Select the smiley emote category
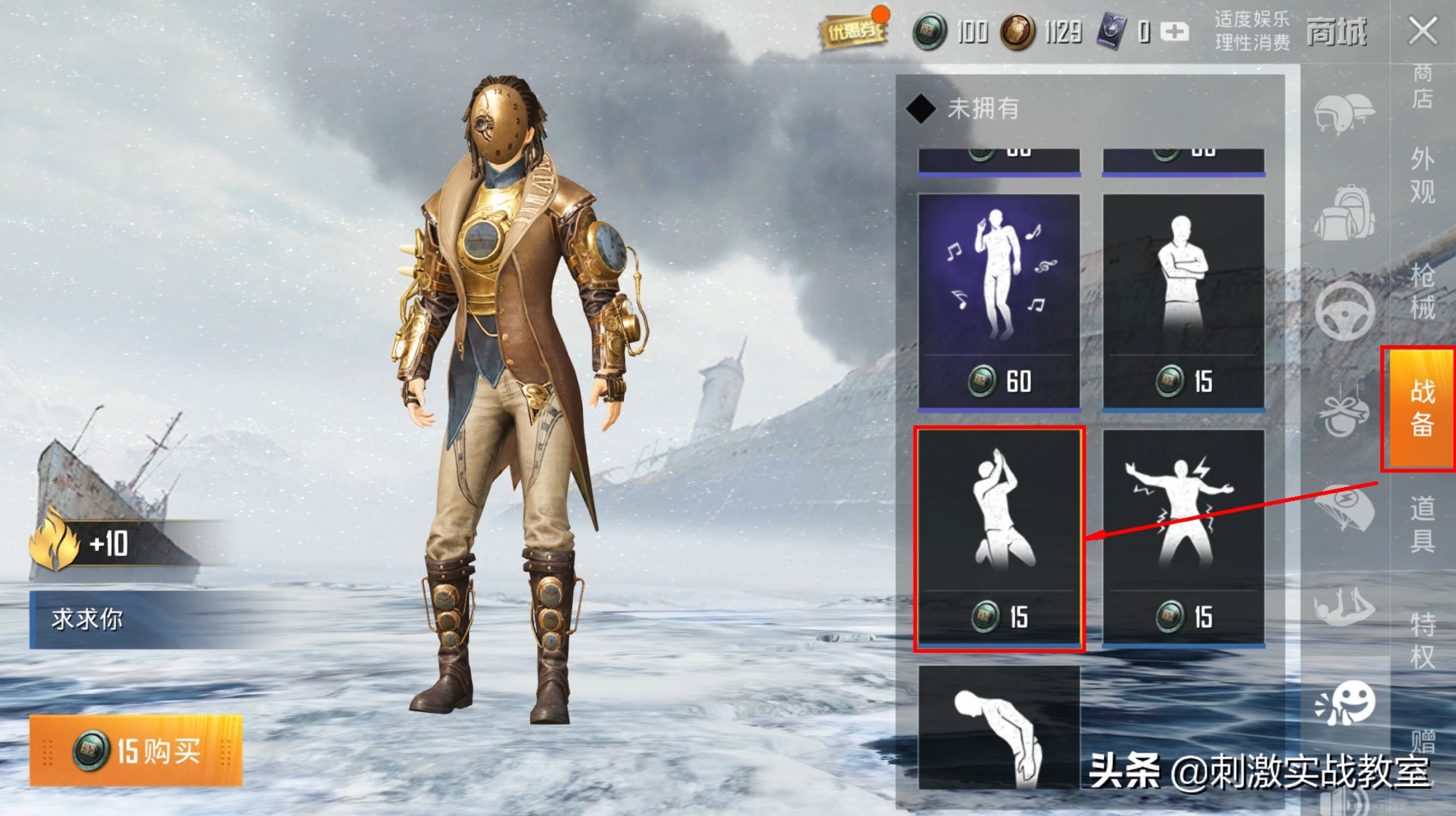Image resolution: width=1456 pixels, height=816 pixels. click(x=1344, y=703)
